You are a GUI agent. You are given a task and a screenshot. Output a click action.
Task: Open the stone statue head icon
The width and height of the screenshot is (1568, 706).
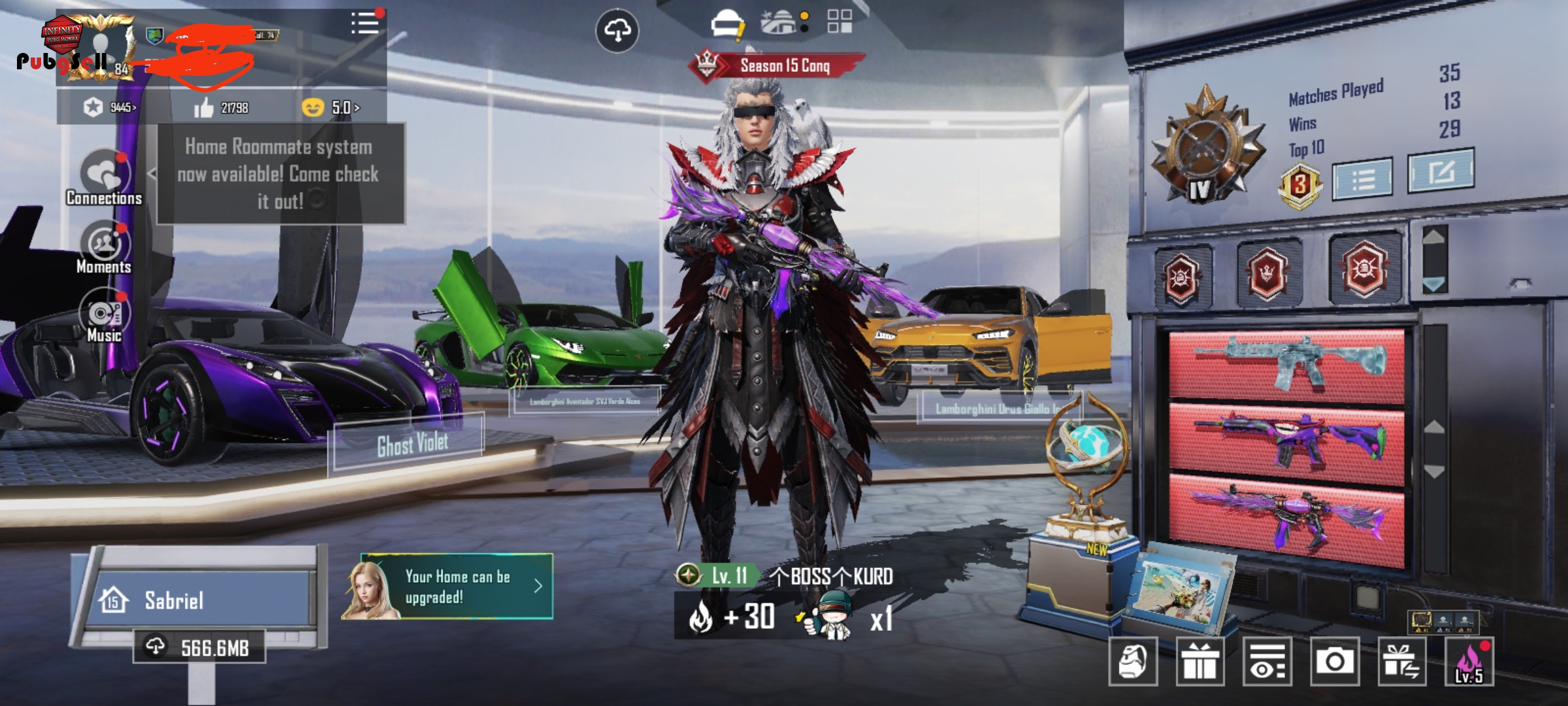[1132, 662]
